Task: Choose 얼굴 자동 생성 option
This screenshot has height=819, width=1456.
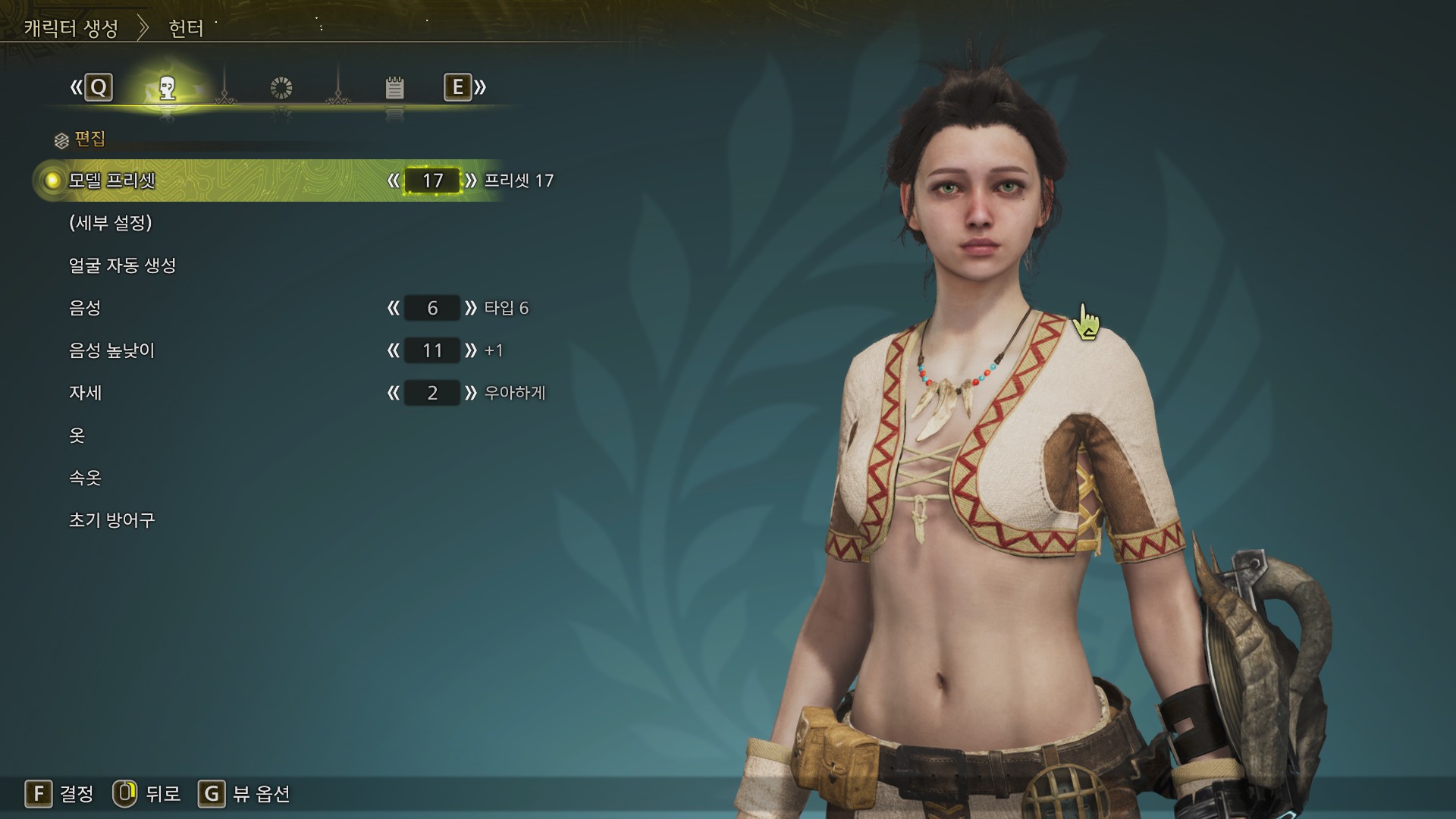Action: (x=122, y=265)
